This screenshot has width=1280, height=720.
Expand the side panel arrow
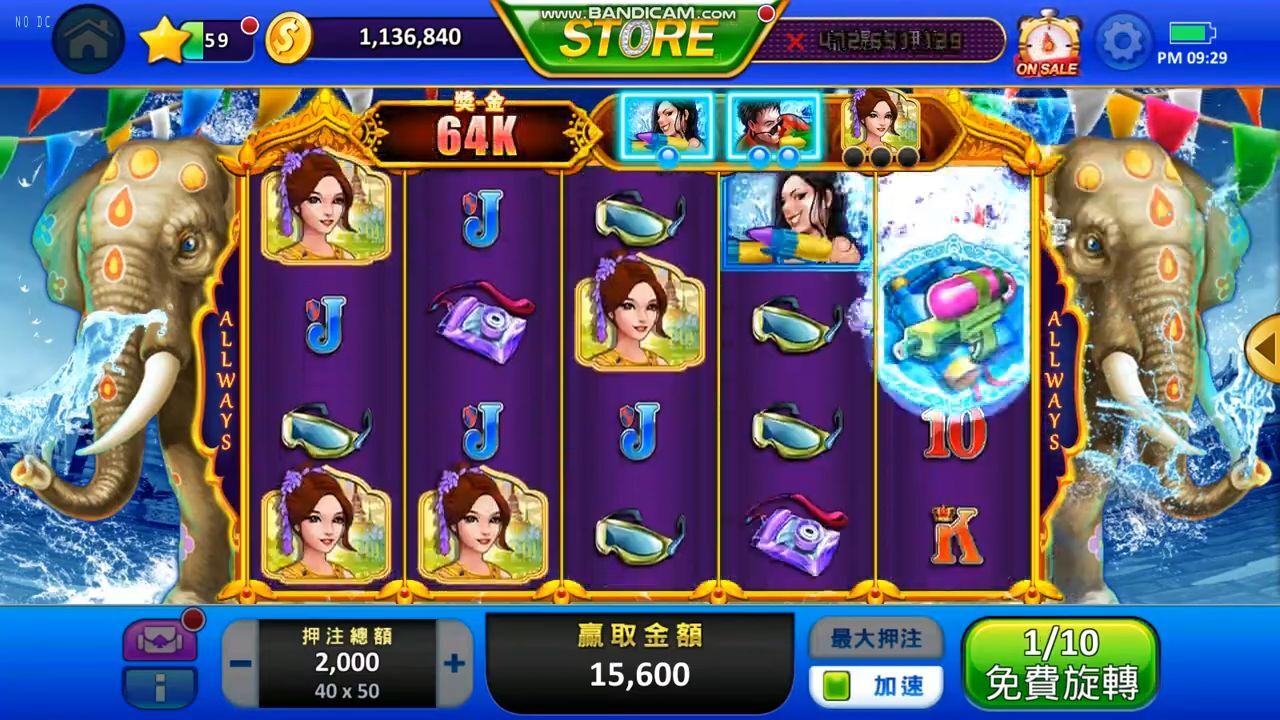(x=1265, y=348)
